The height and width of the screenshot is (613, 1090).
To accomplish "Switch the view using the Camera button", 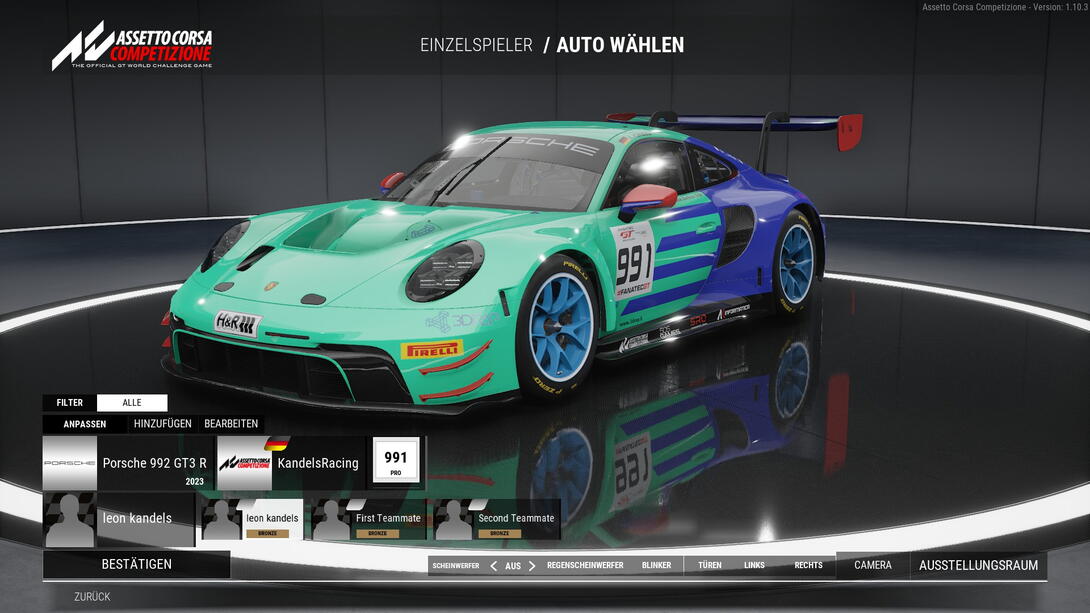I will pyautogui.click(x=872, y=566).
